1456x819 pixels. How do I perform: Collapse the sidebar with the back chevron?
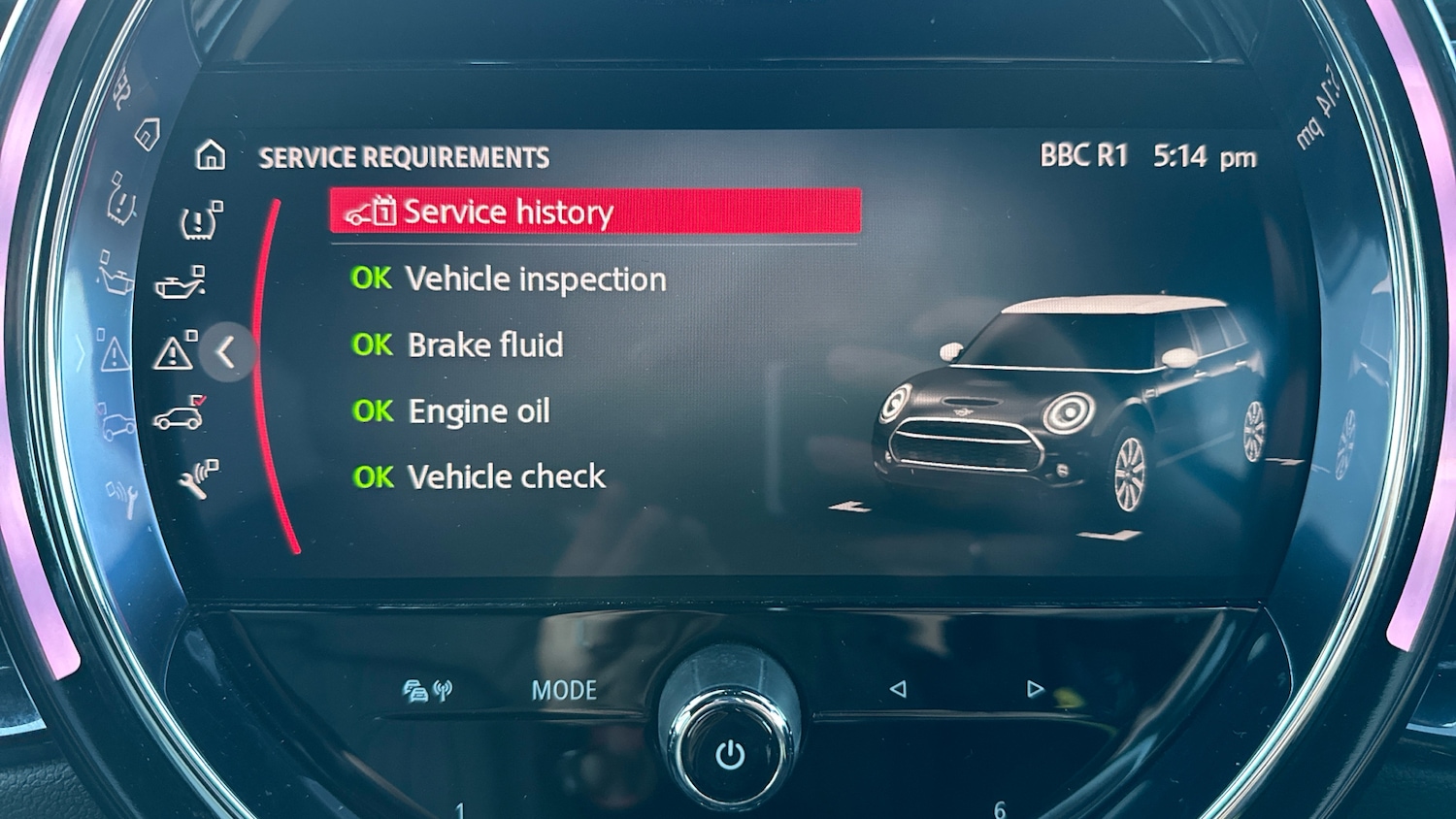click(227, 353)
